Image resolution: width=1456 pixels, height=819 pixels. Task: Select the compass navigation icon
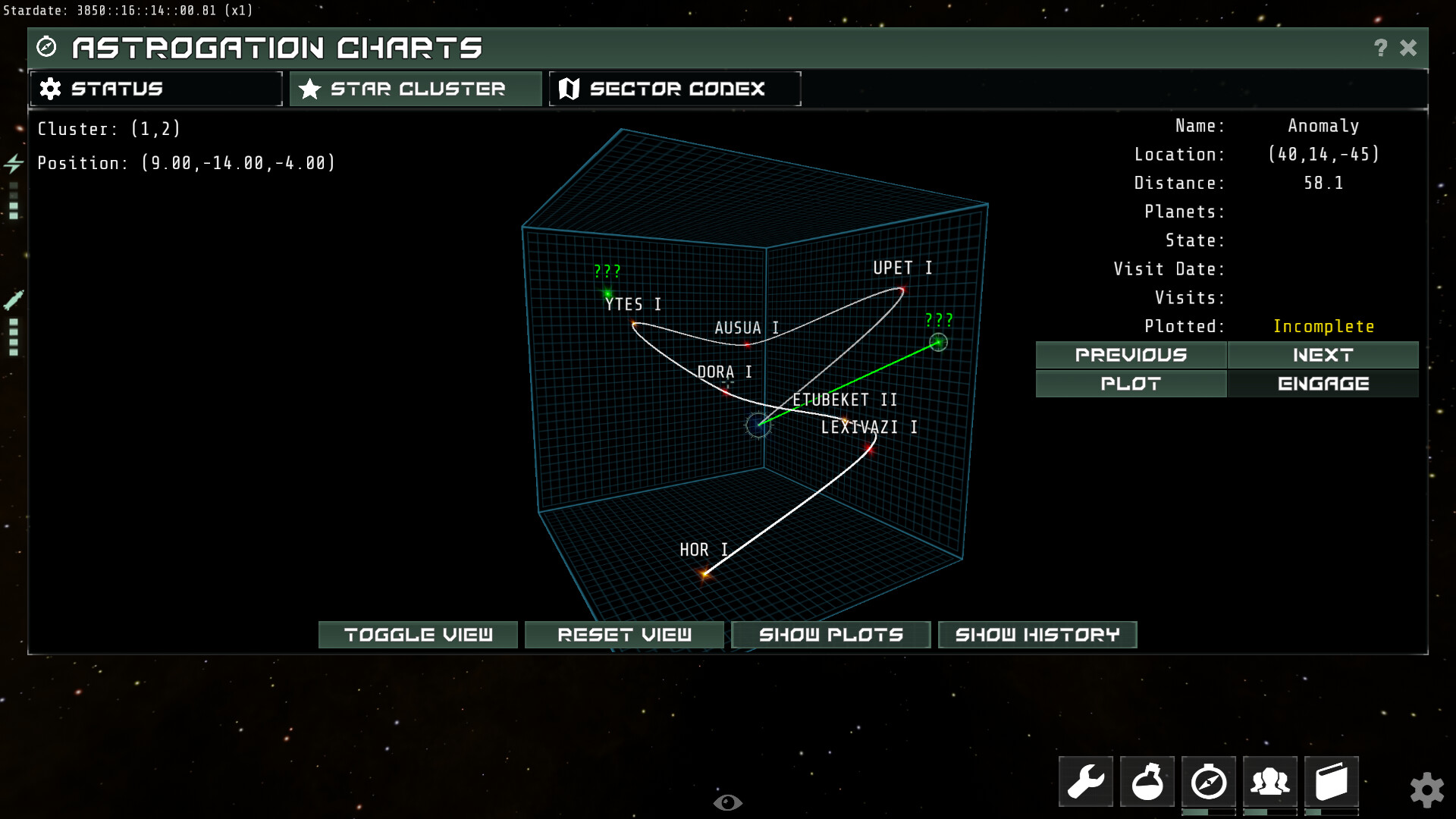click(x=1209, y=781)
